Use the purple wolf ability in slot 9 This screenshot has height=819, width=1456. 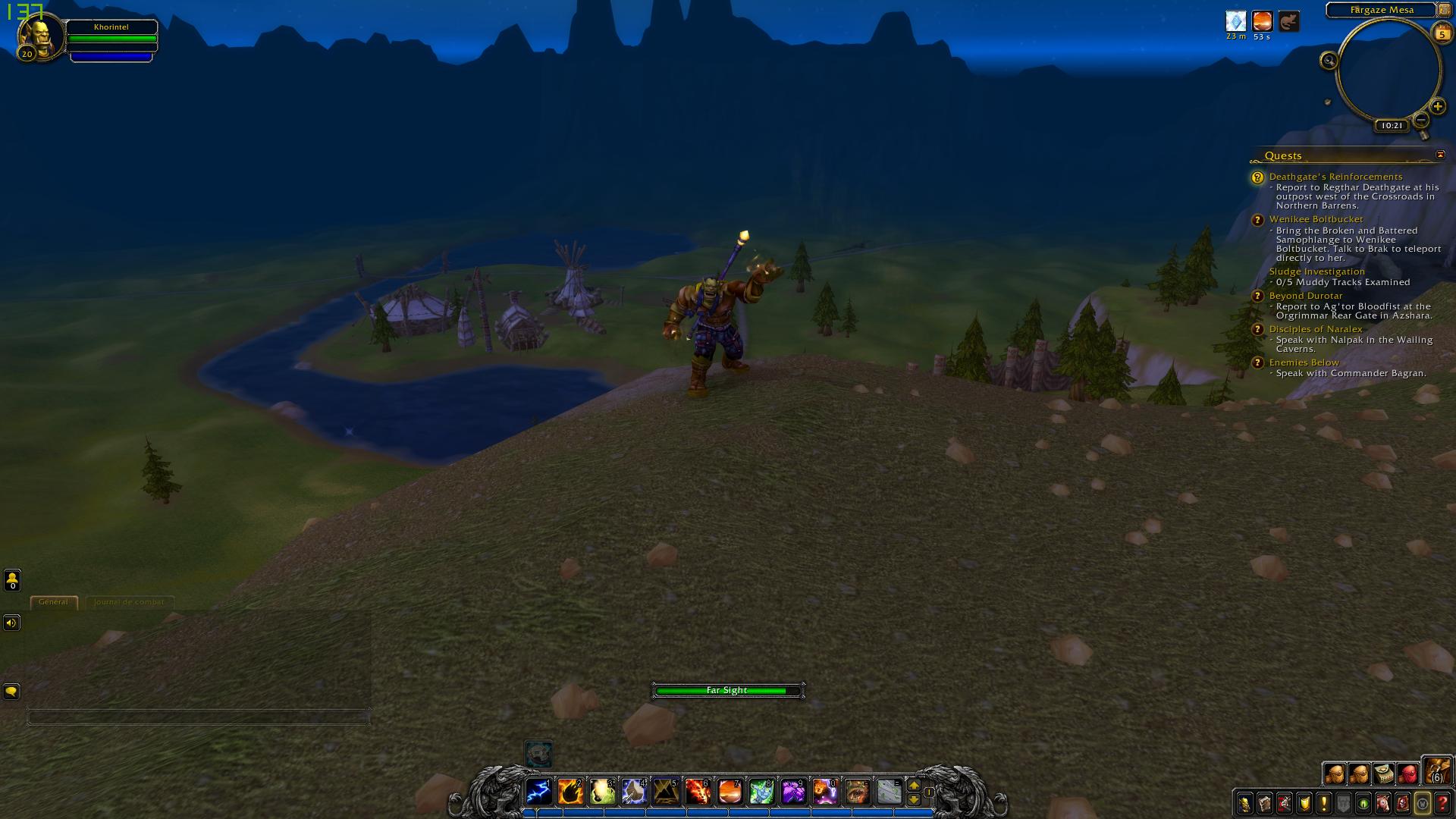(x=793, y=792)
